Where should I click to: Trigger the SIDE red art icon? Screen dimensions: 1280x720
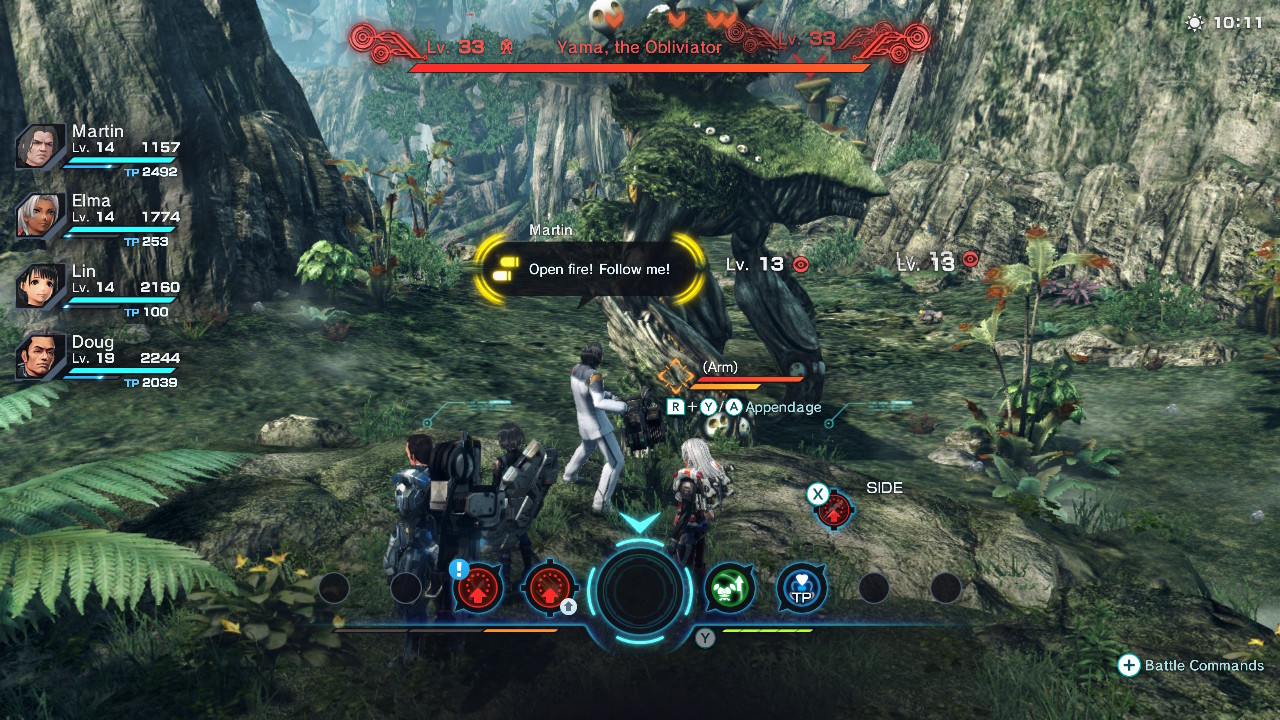[x=833, y=510]
